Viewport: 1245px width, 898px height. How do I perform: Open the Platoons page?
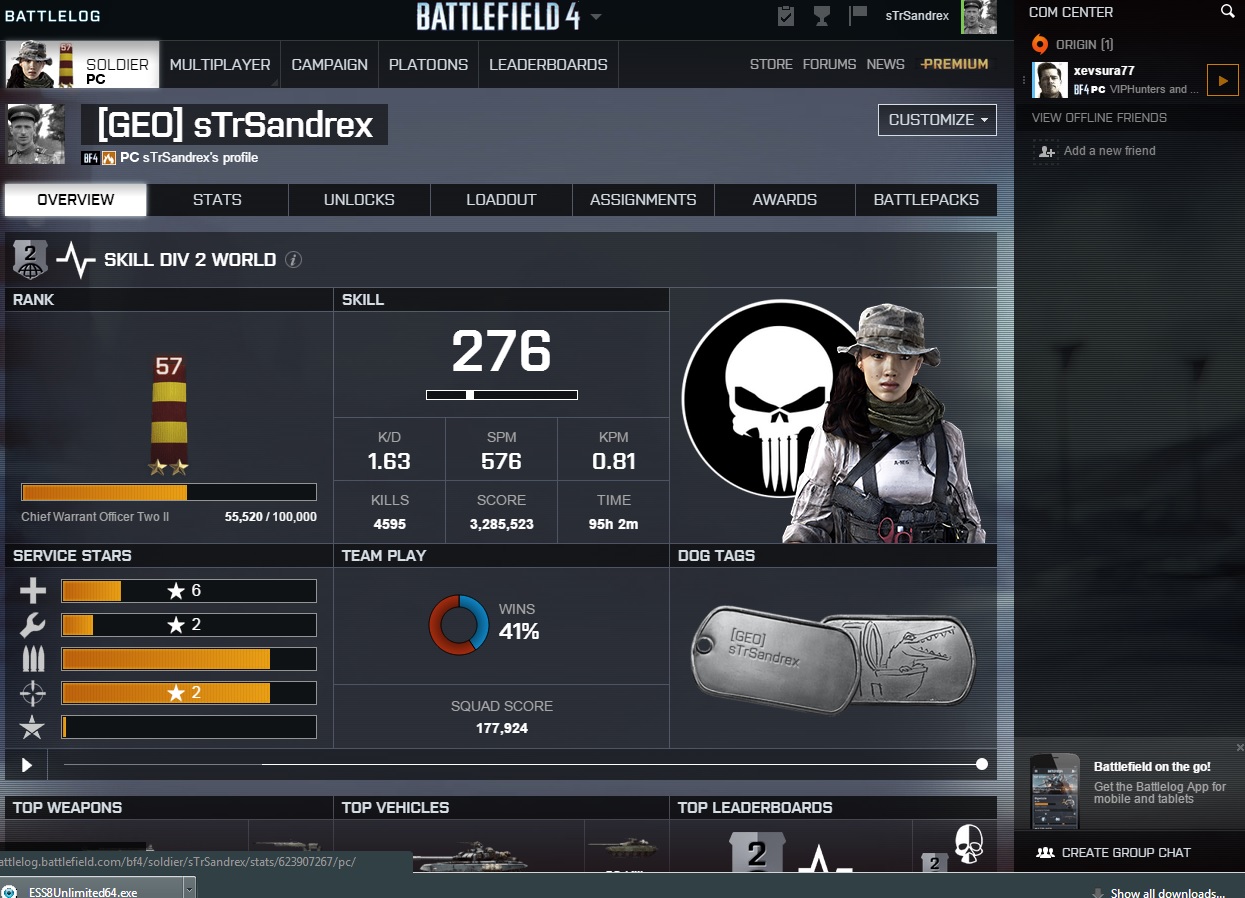[428, 65]
